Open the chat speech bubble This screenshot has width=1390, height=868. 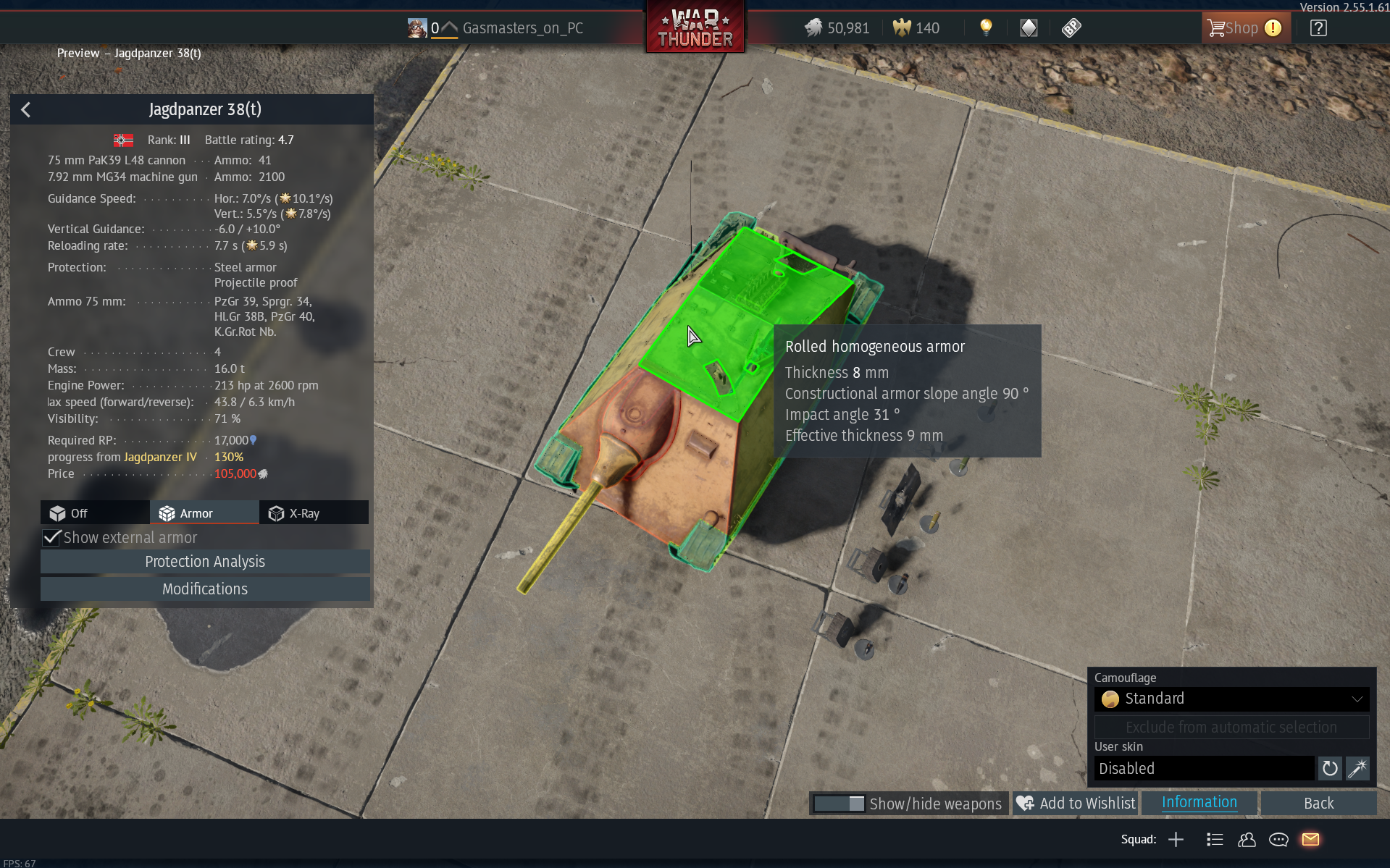coord(1278,840)
